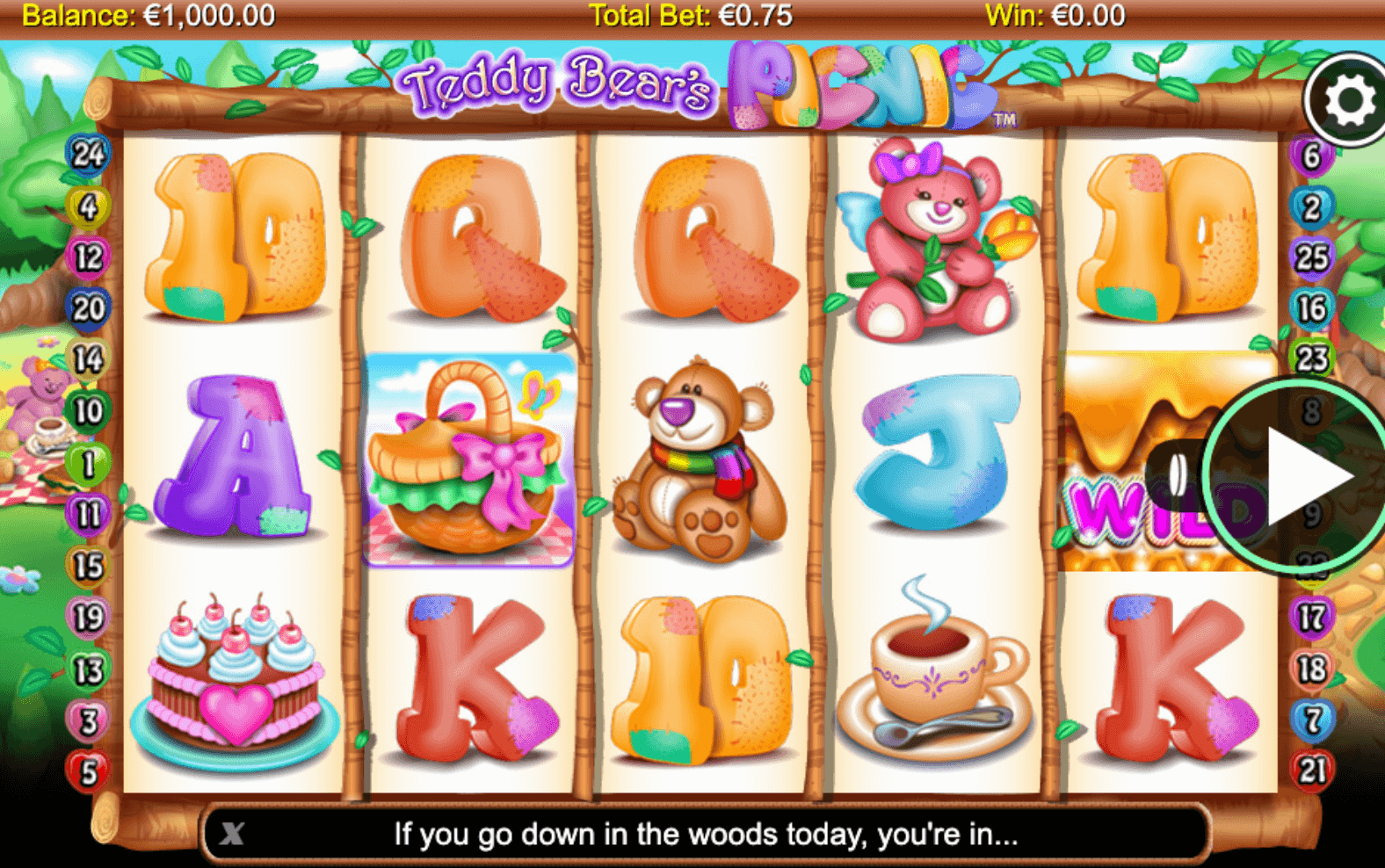Choose the payline 20 marker
Screen dimensions: 1385x868
point(88,308)
